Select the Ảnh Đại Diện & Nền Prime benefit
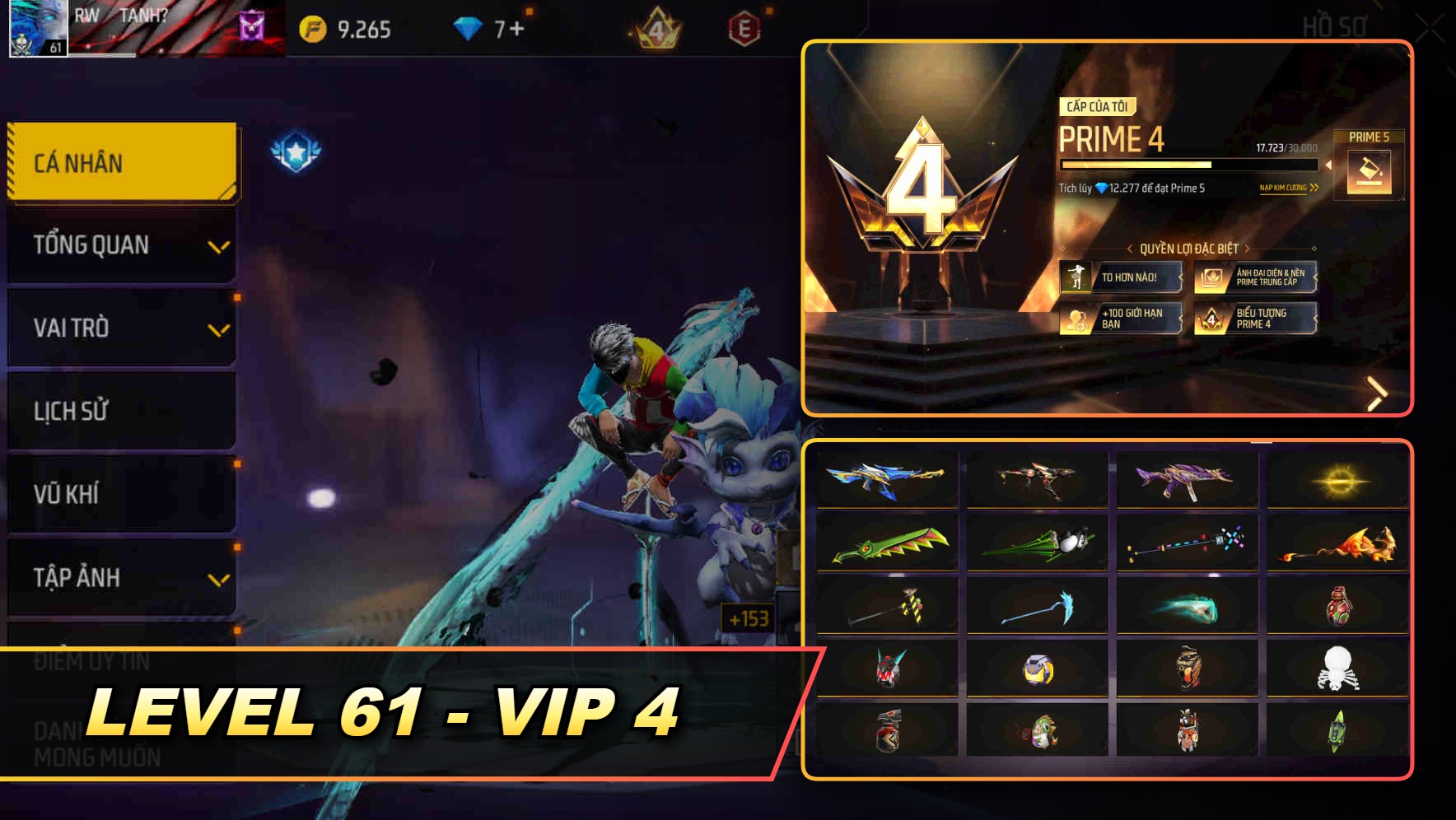1456x820 pixels. (x=1258, y=277)
